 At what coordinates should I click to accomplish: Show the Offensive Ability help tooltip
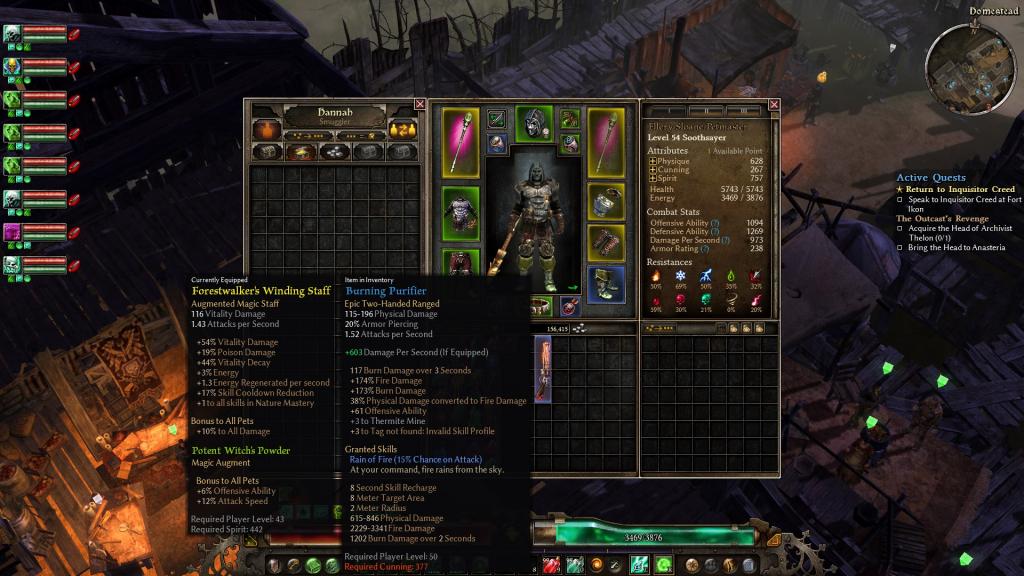(x=714, y=222)
